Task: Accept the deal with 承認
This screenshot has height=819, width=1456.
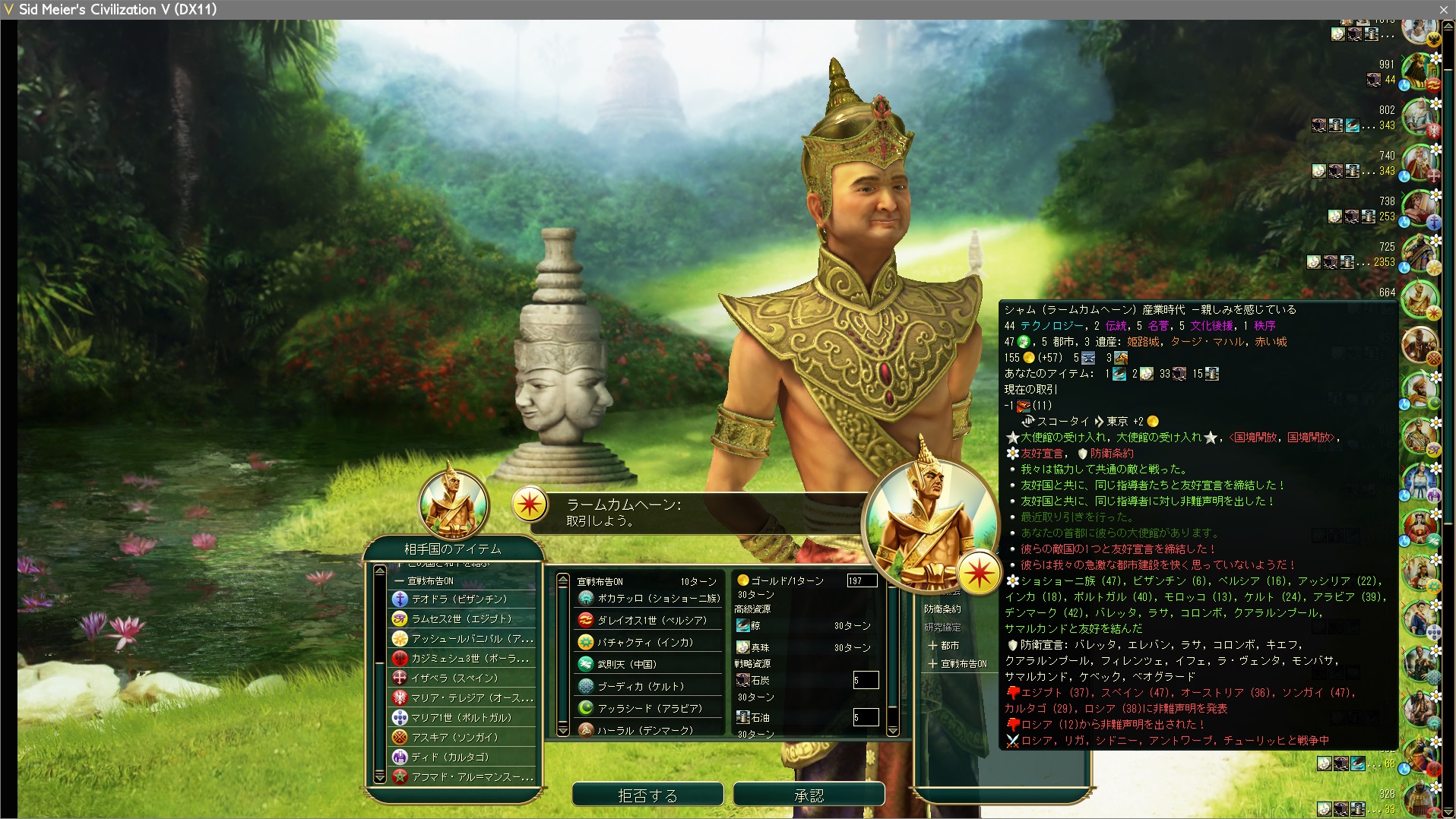Action: point(809,795)
